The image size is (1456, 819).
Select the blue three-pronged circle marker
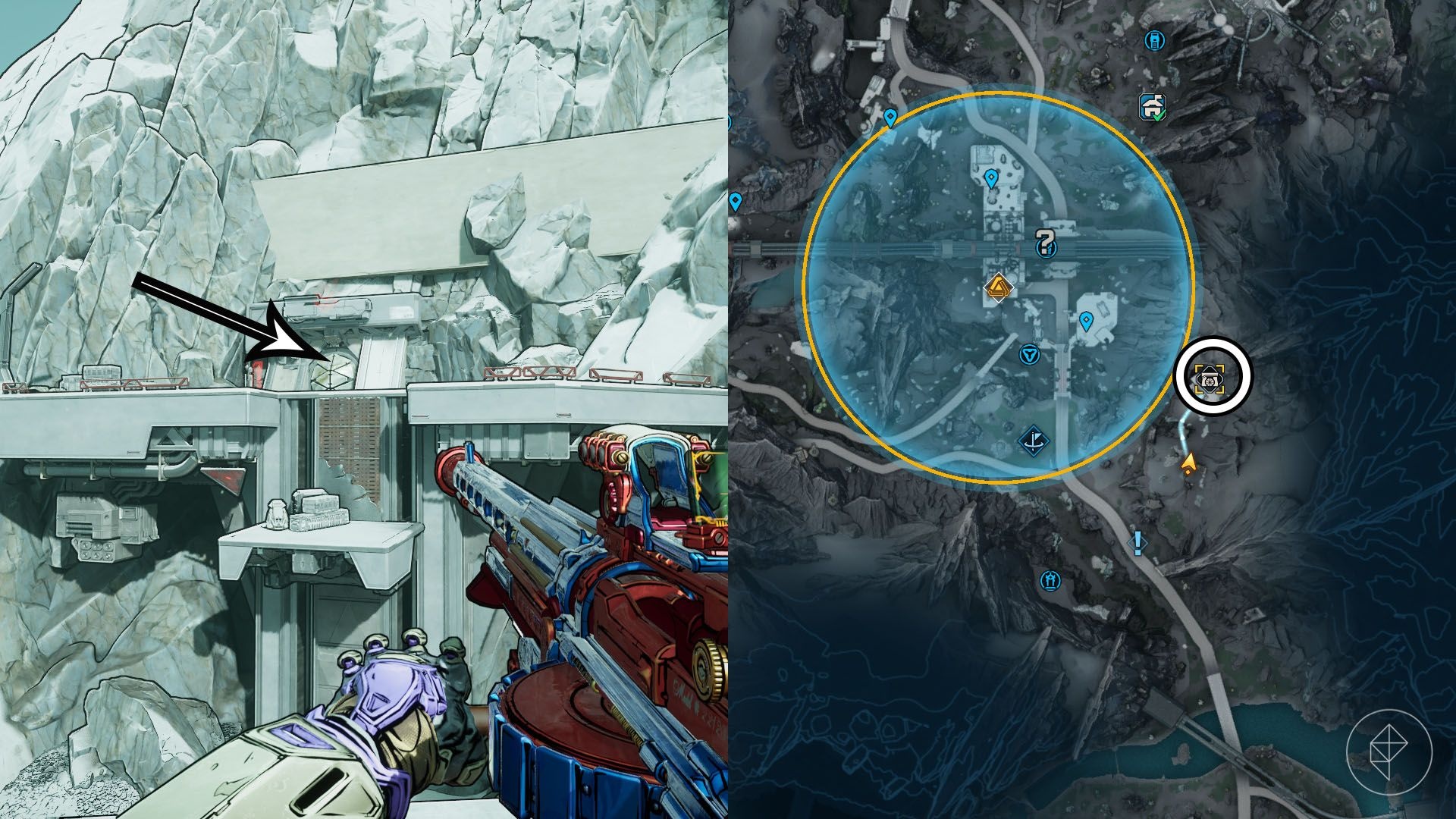tap(1029, 354)
